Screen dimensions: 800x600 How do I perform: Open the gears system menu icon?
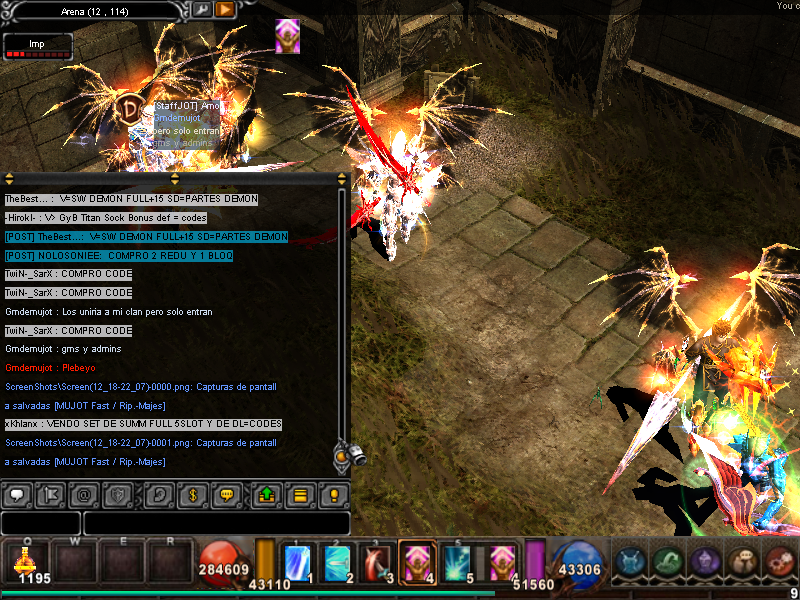[x=780, y=561]
